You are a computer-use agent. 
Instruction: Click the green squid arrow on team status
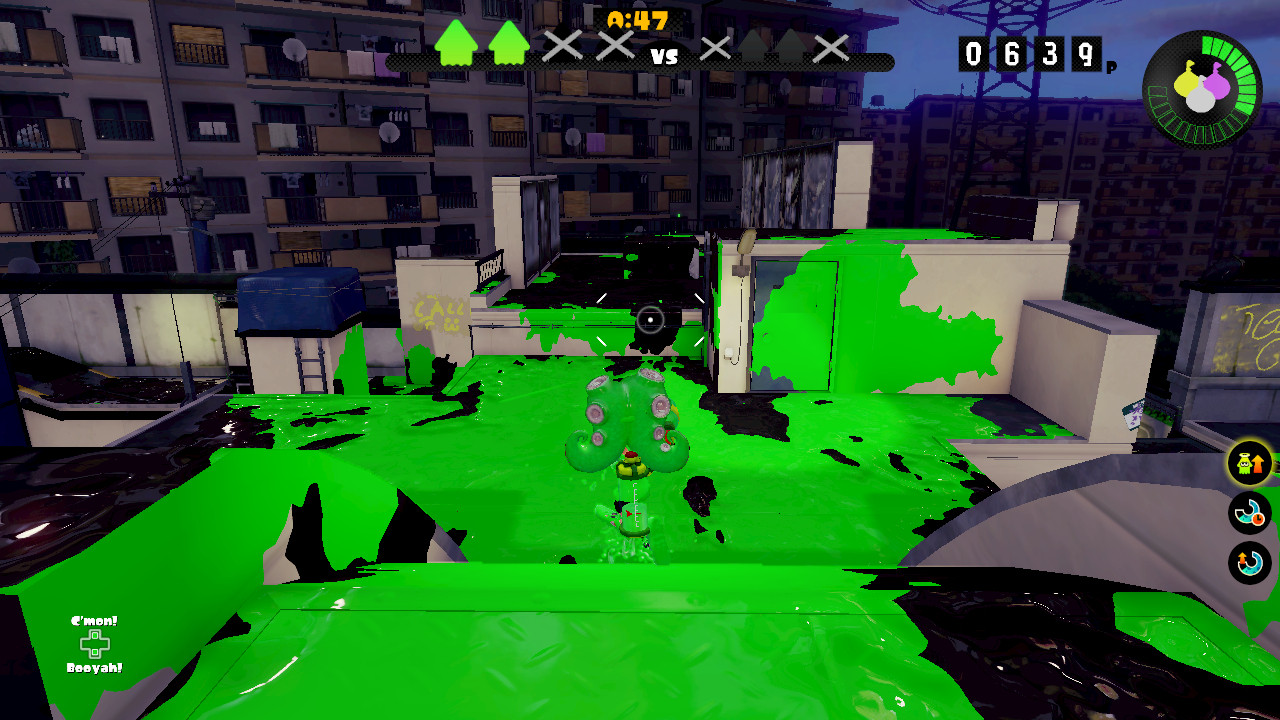[457, 45]
